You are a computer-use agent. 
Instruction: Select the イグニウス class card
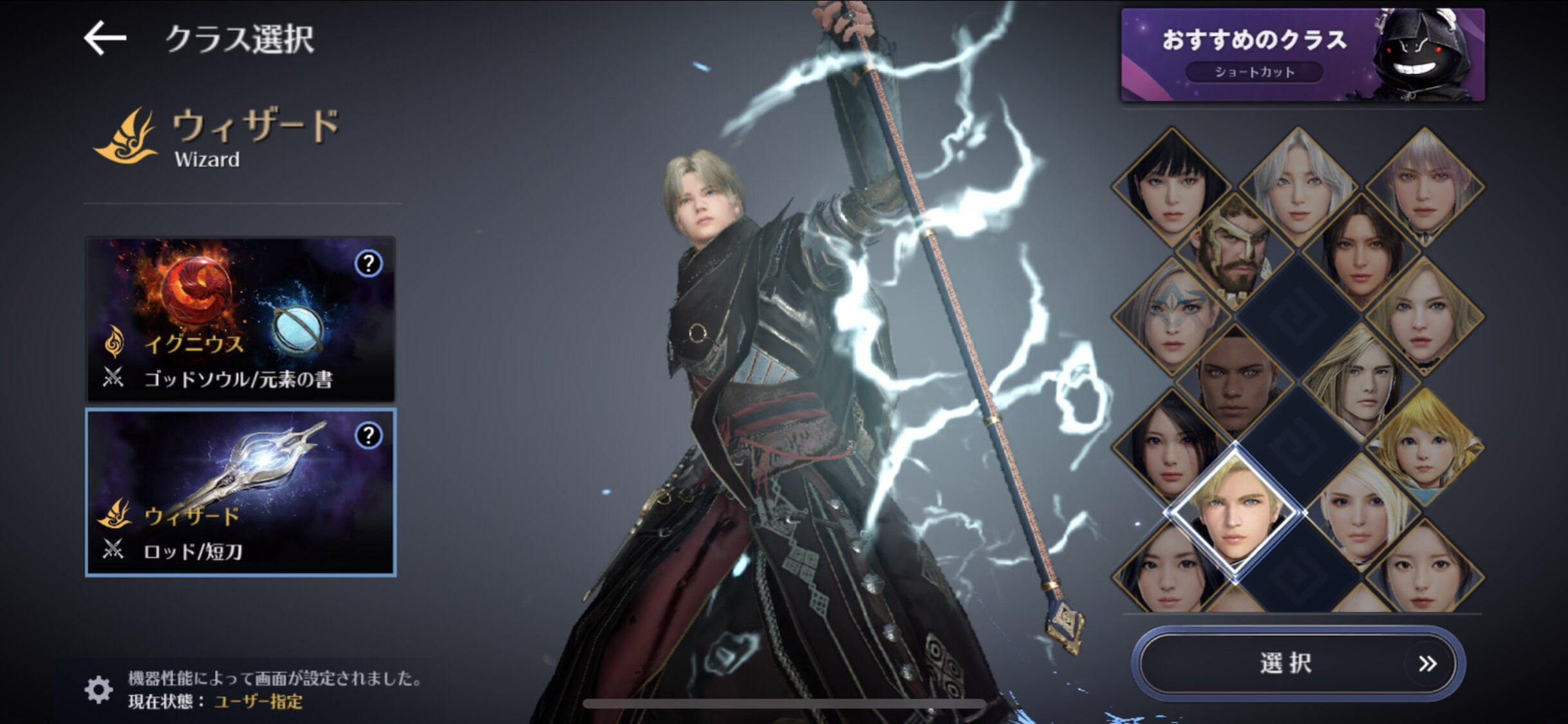(240, 319)
